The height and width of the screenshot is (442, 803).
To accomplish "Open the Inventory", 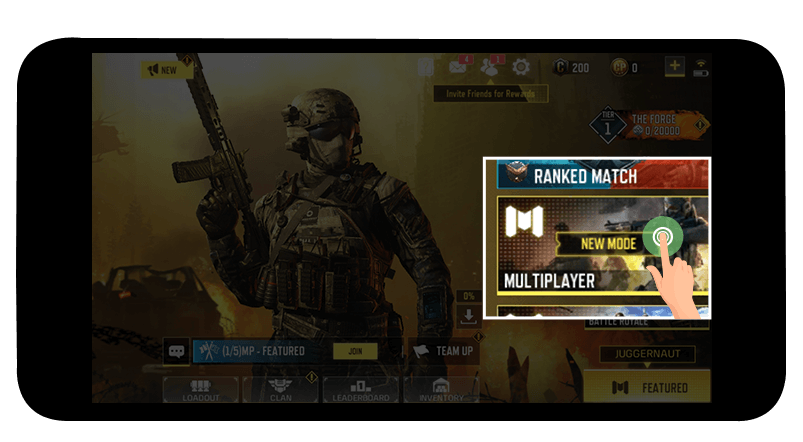I will (x=440, y=390).
